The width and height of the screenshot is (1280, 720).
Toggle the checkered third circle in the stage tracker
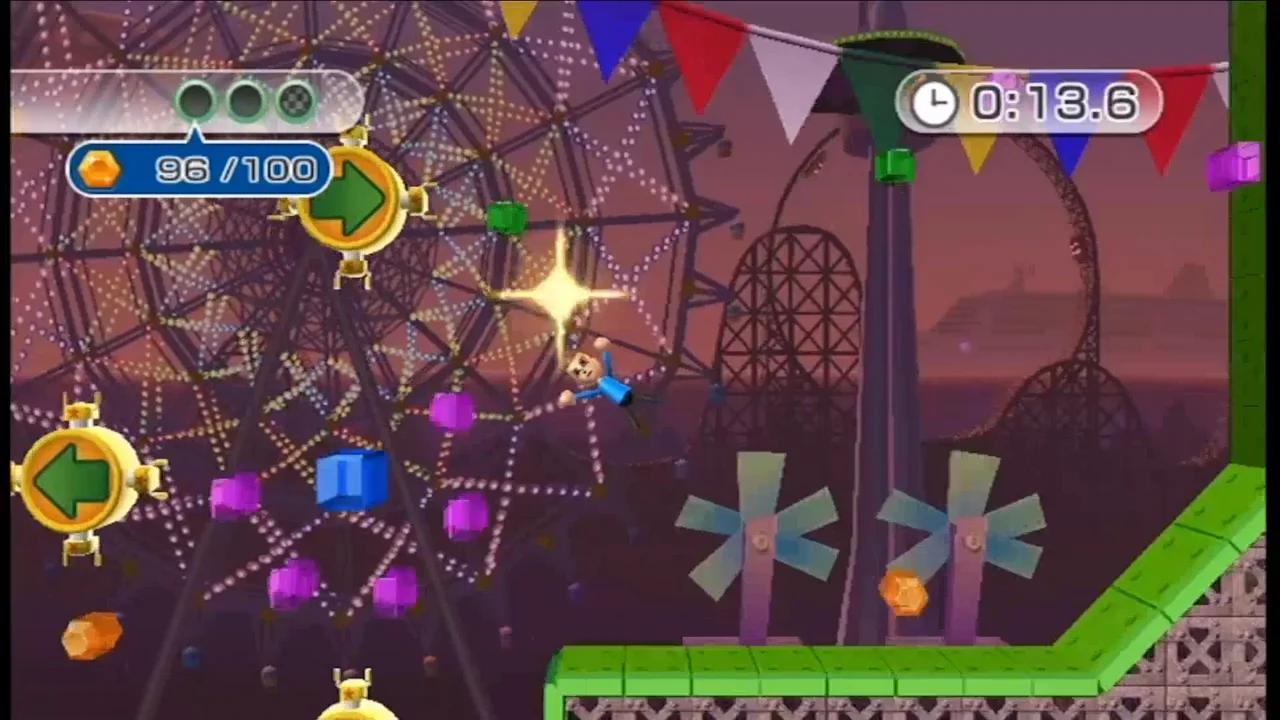coord(295,99)
